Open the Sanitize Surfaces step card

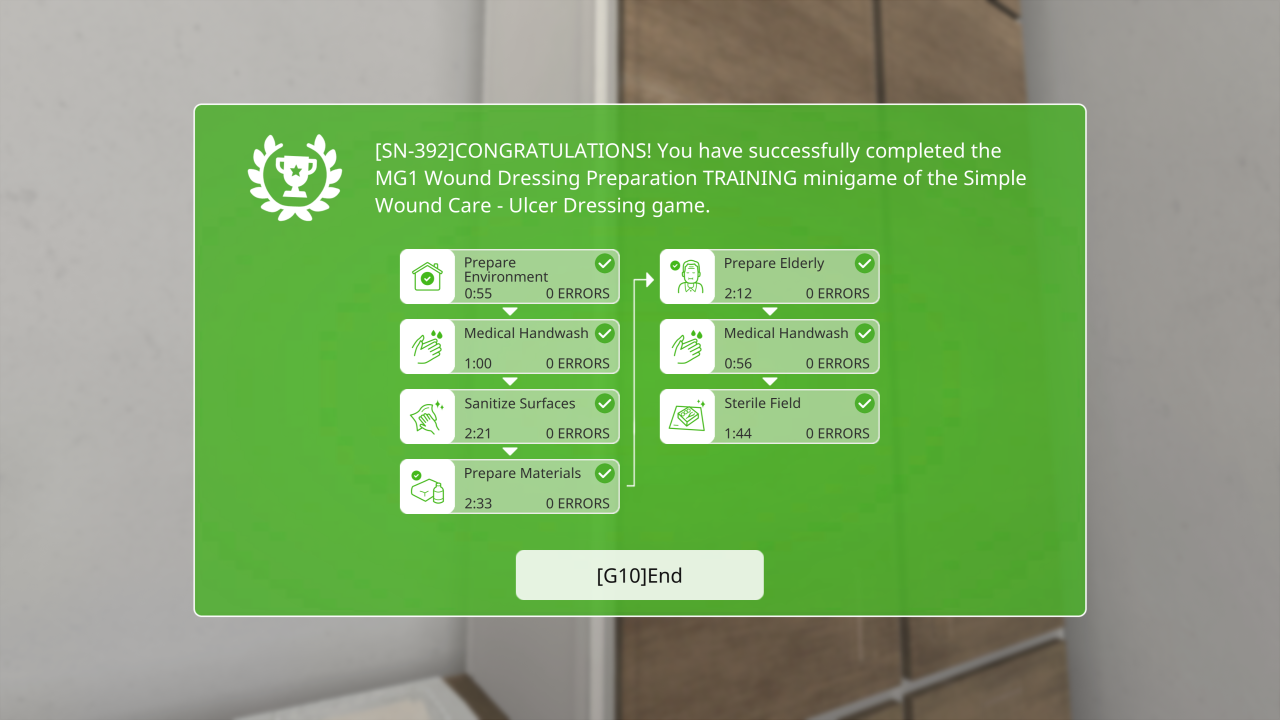pyautogui.click(x=509, y=417)
